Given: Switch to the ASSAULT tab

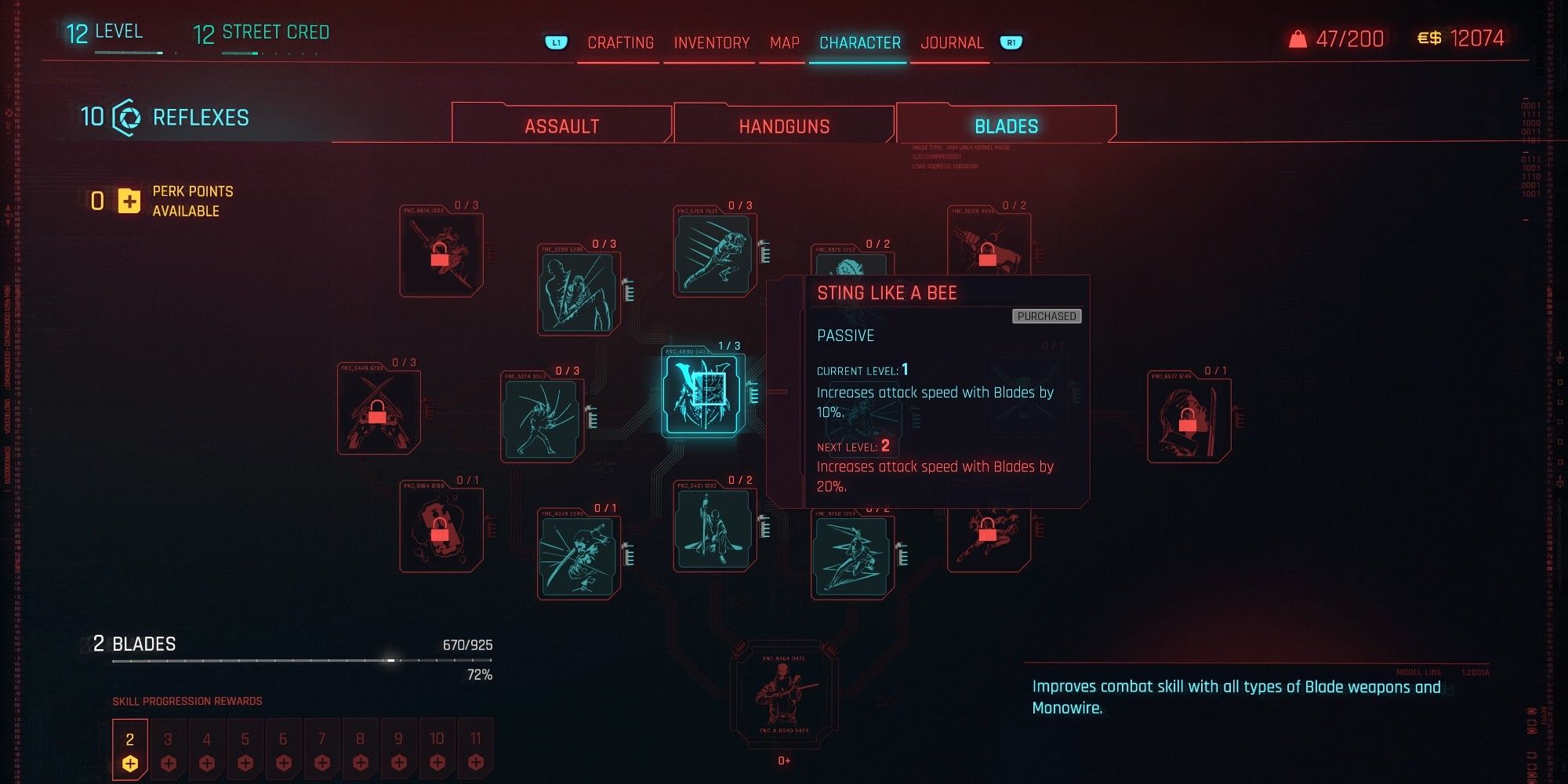Looking at the screenshot, I should [563, 124].
